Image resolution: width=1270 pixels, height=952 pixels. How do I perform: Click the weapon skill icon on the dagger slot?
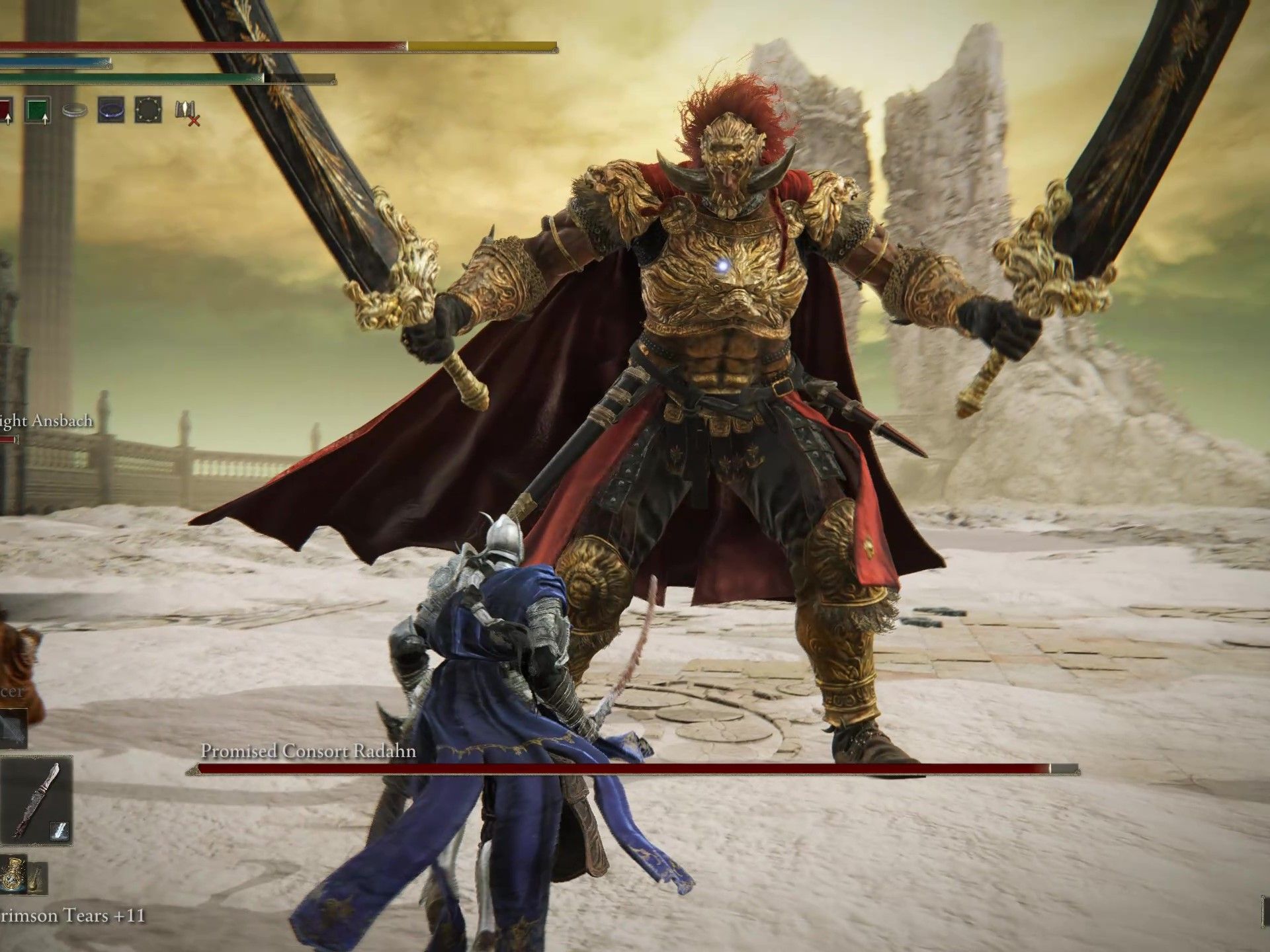pos(58,832)
